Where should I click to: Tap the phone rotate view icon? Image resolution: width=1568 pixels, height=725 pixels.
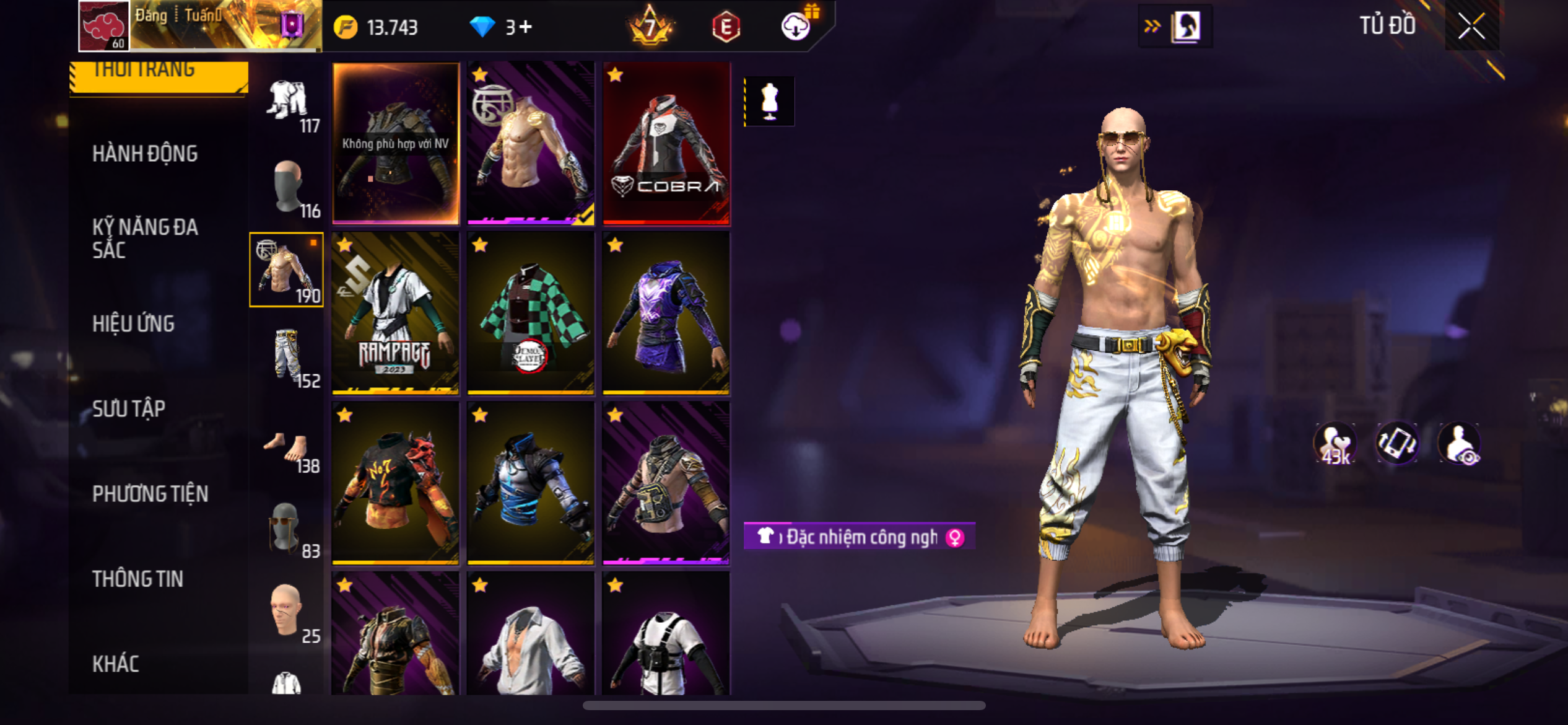point(1396,443)
